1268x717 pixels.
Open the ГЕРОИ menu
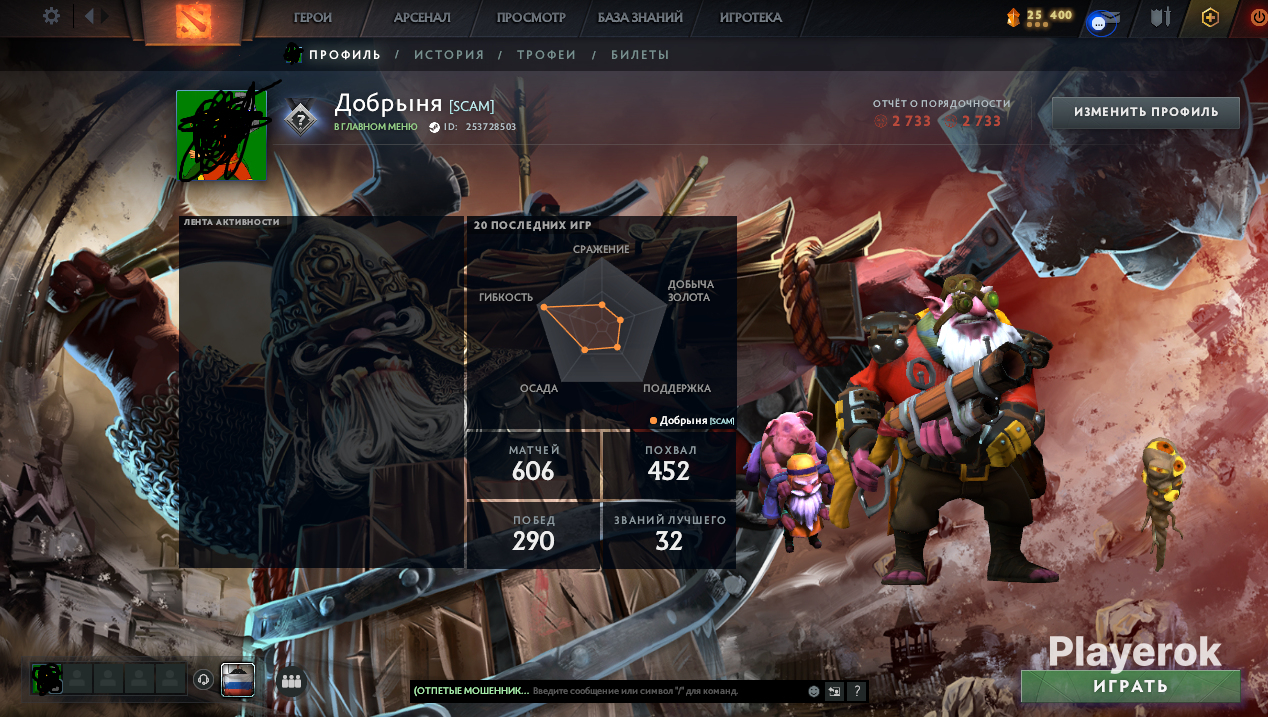[313, 17]
